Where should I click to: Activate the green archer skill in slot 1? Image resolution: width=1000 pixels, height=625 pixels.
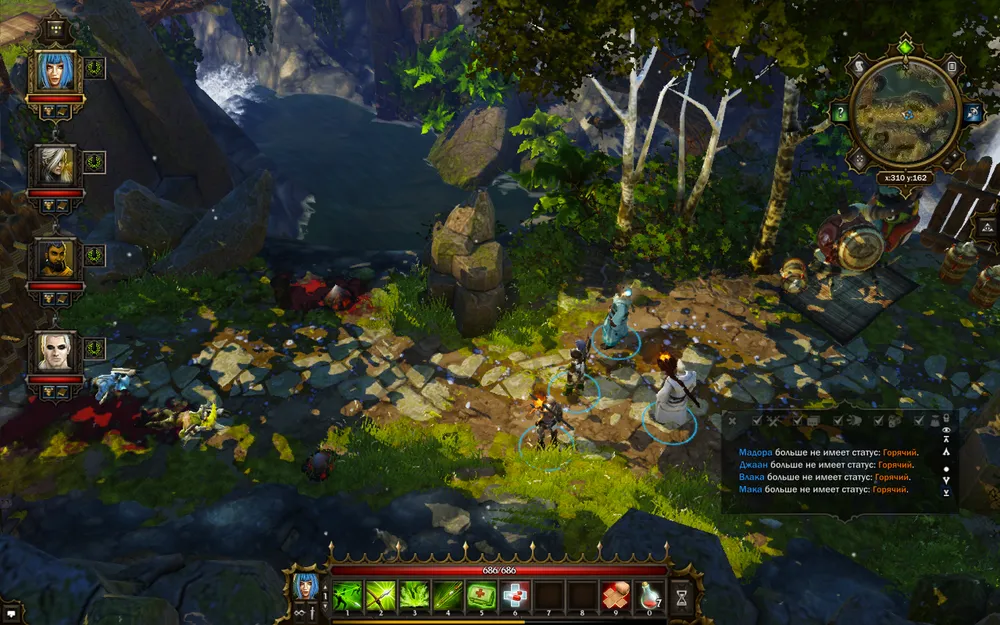click(346, 595)
